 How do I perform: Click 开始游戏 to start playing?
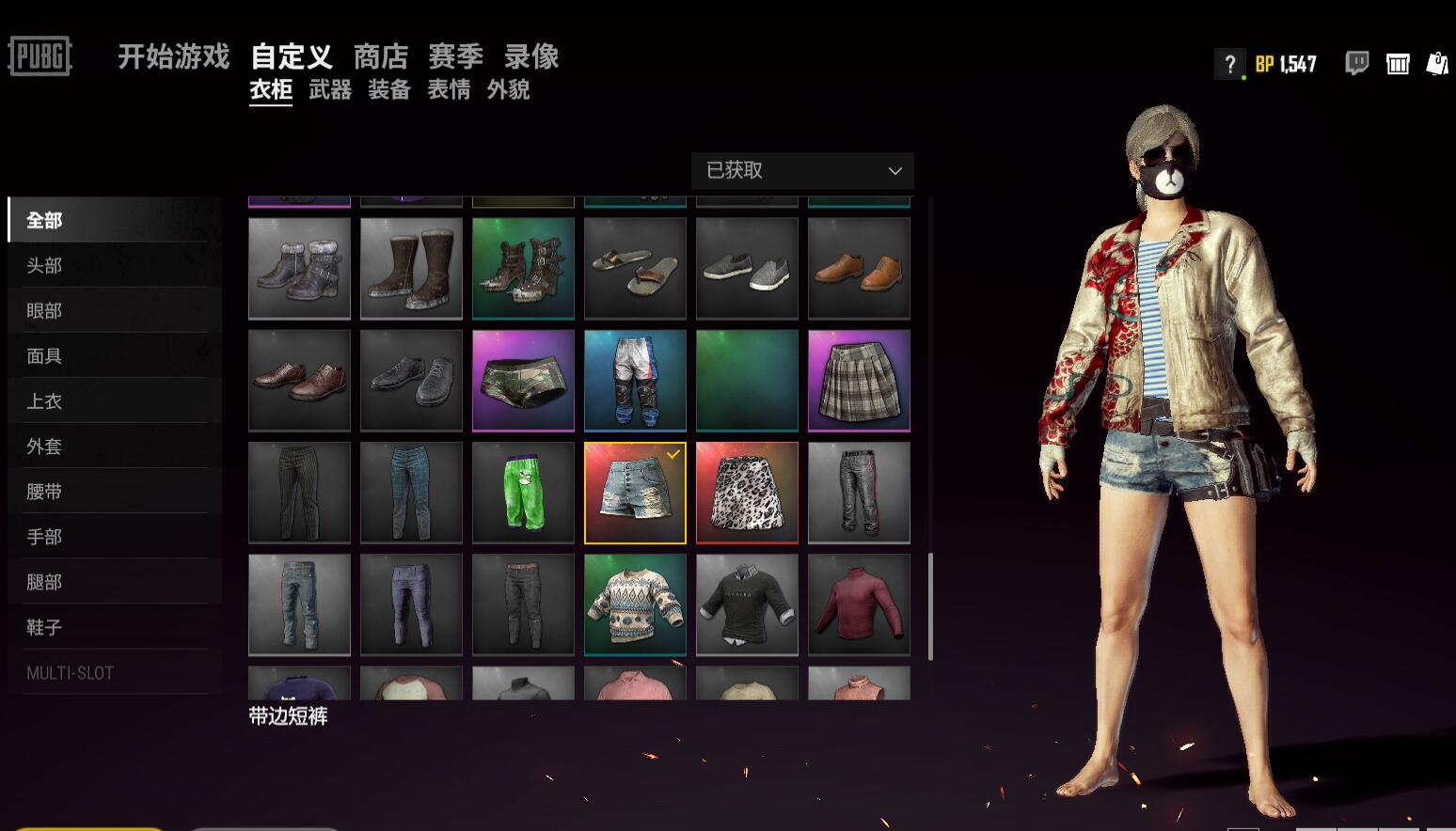(x=173, y=56)
